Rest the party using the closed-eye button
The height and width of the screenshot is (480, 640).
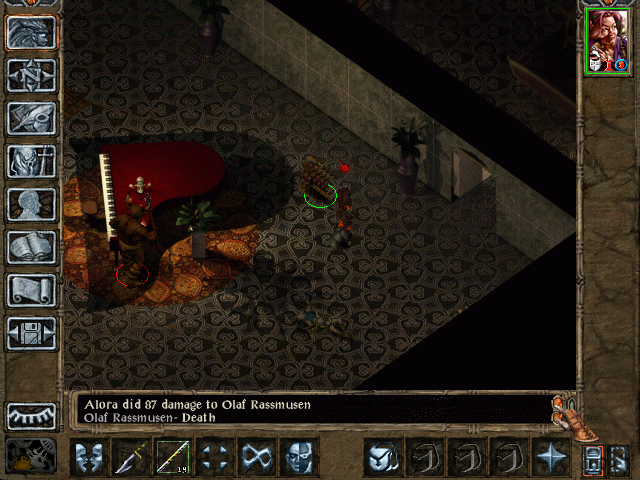point(32,415)
